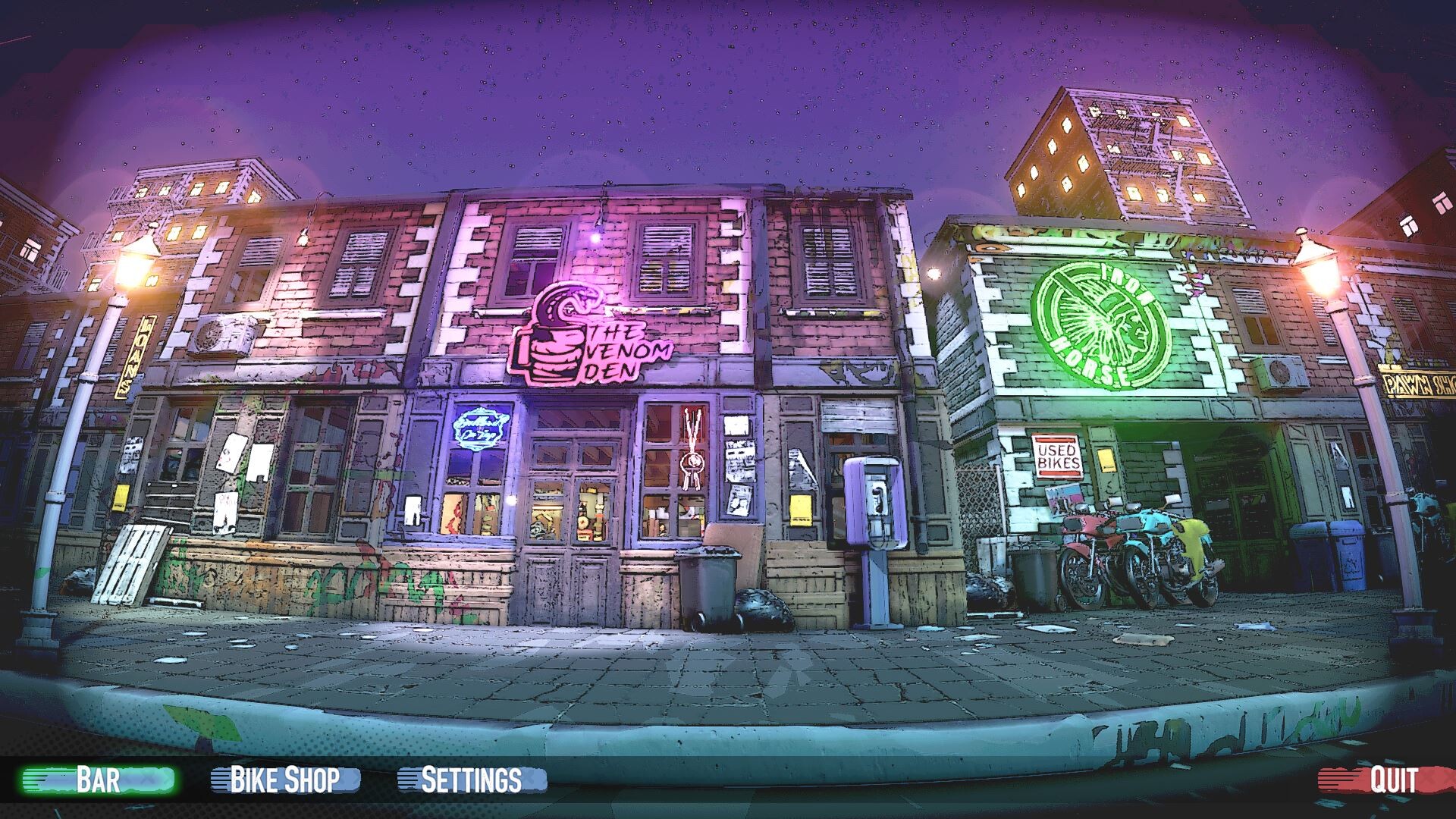This screenshot has height=819, width=1456.
Task: Quit the game
Action: point(1393,780)
